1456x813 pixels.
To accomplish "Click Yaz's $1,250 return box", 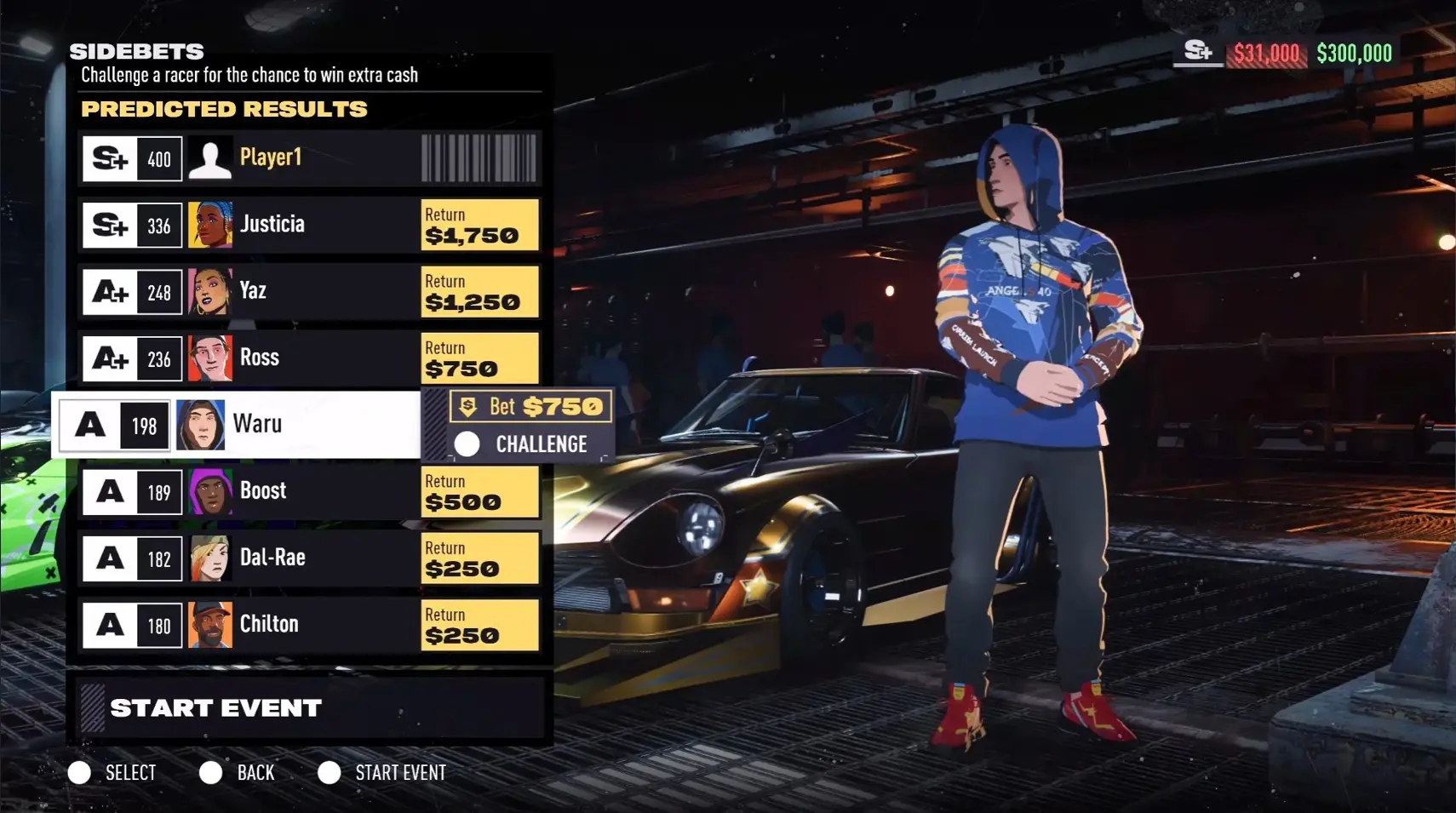I will pyautogui.click(x=479, y=292).
